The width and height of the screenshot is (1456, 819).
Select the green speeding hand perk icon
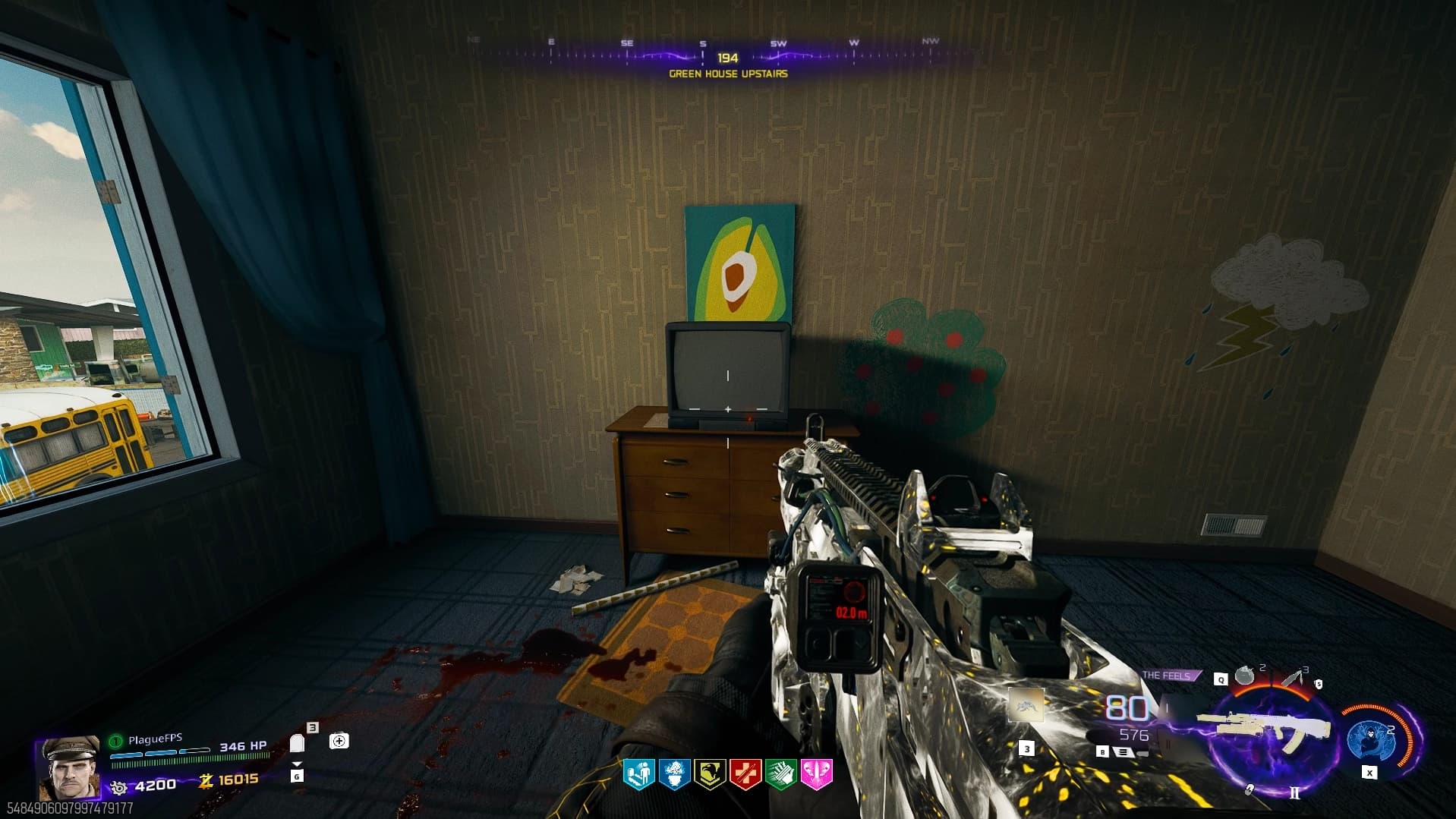click(x=781, y=773)
